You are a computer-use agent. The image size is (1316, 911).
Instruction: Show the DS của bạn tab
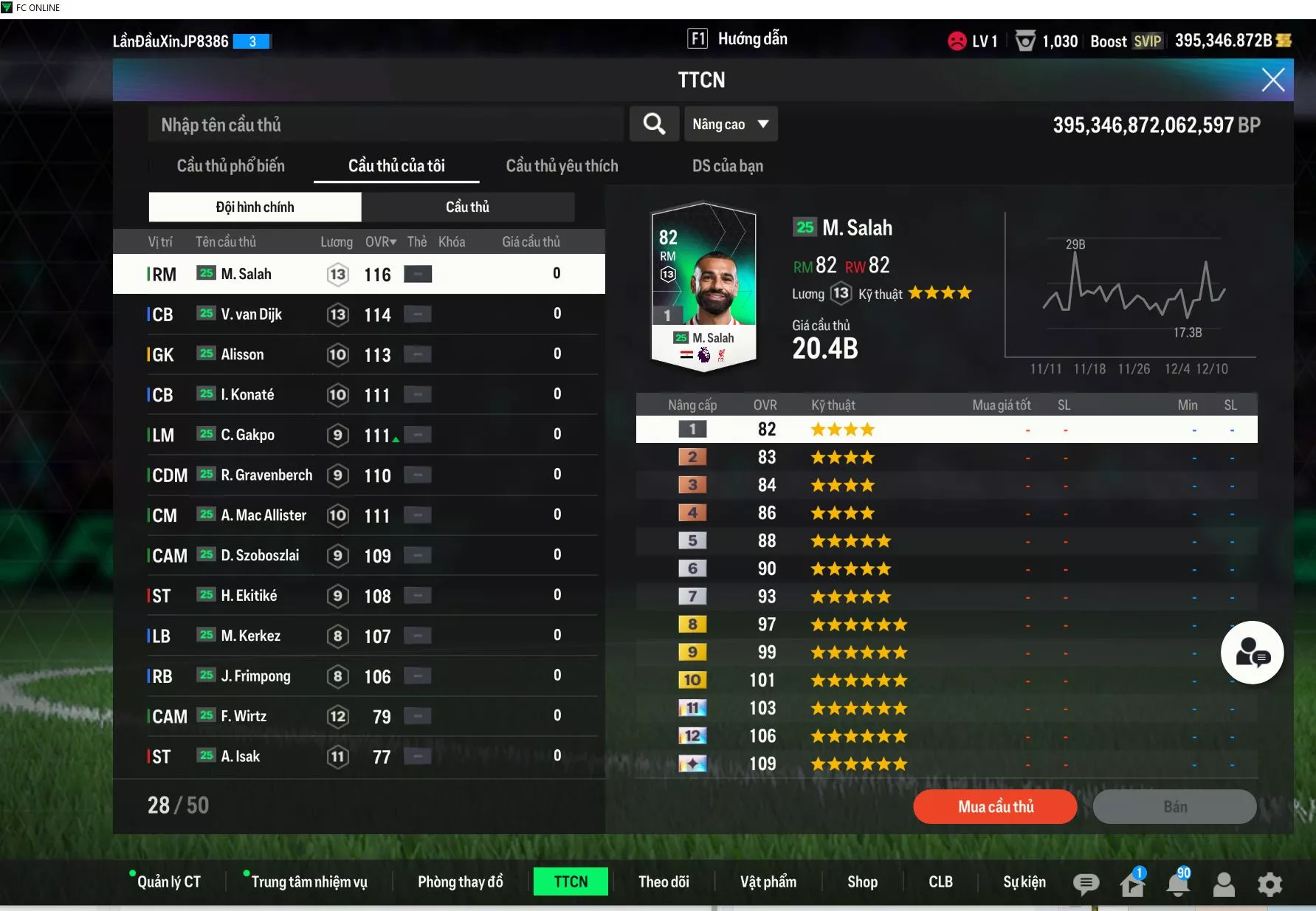(x=727, y=166)
